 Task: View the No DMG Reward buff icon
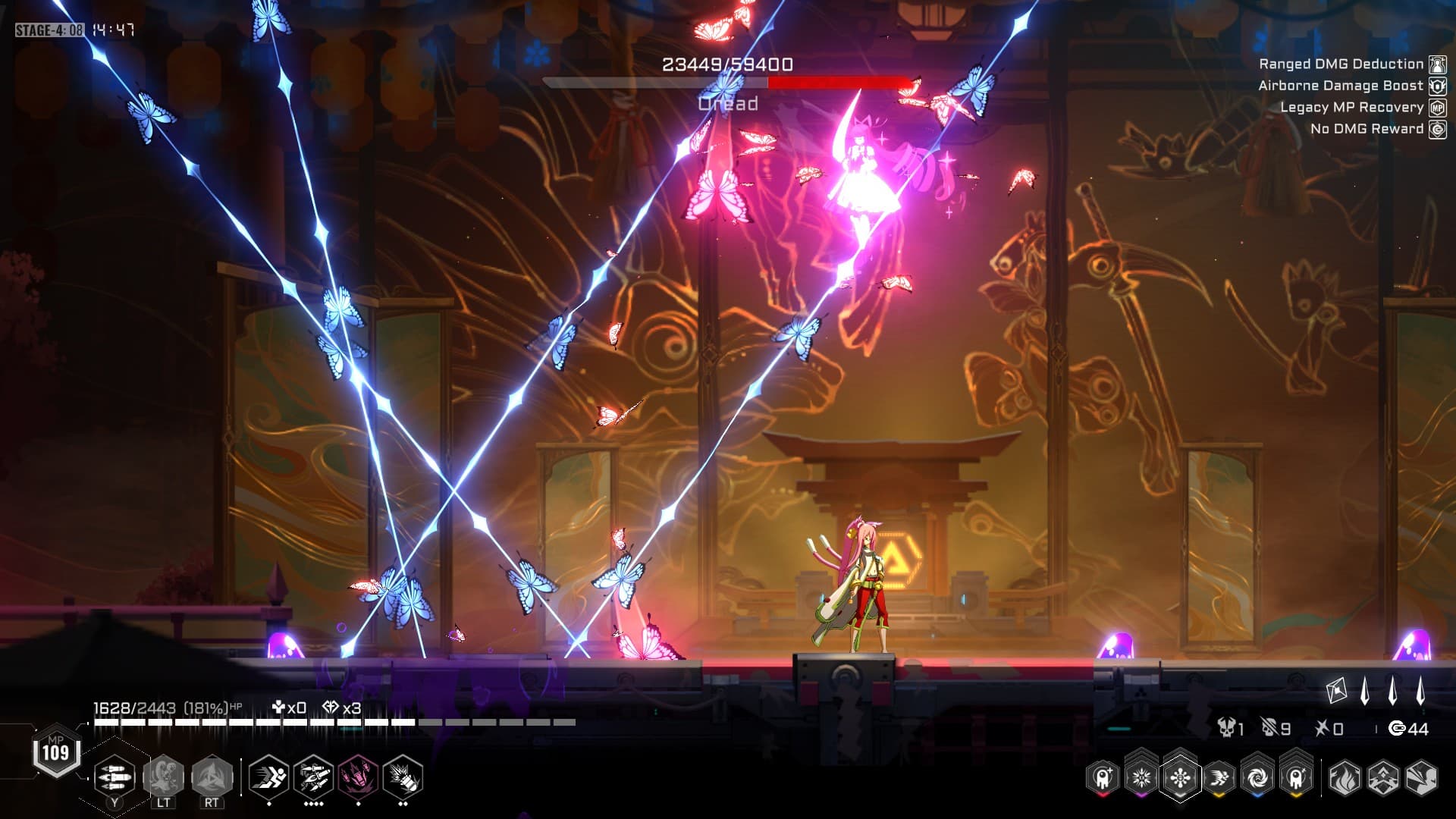click(x=1437, y=129)
